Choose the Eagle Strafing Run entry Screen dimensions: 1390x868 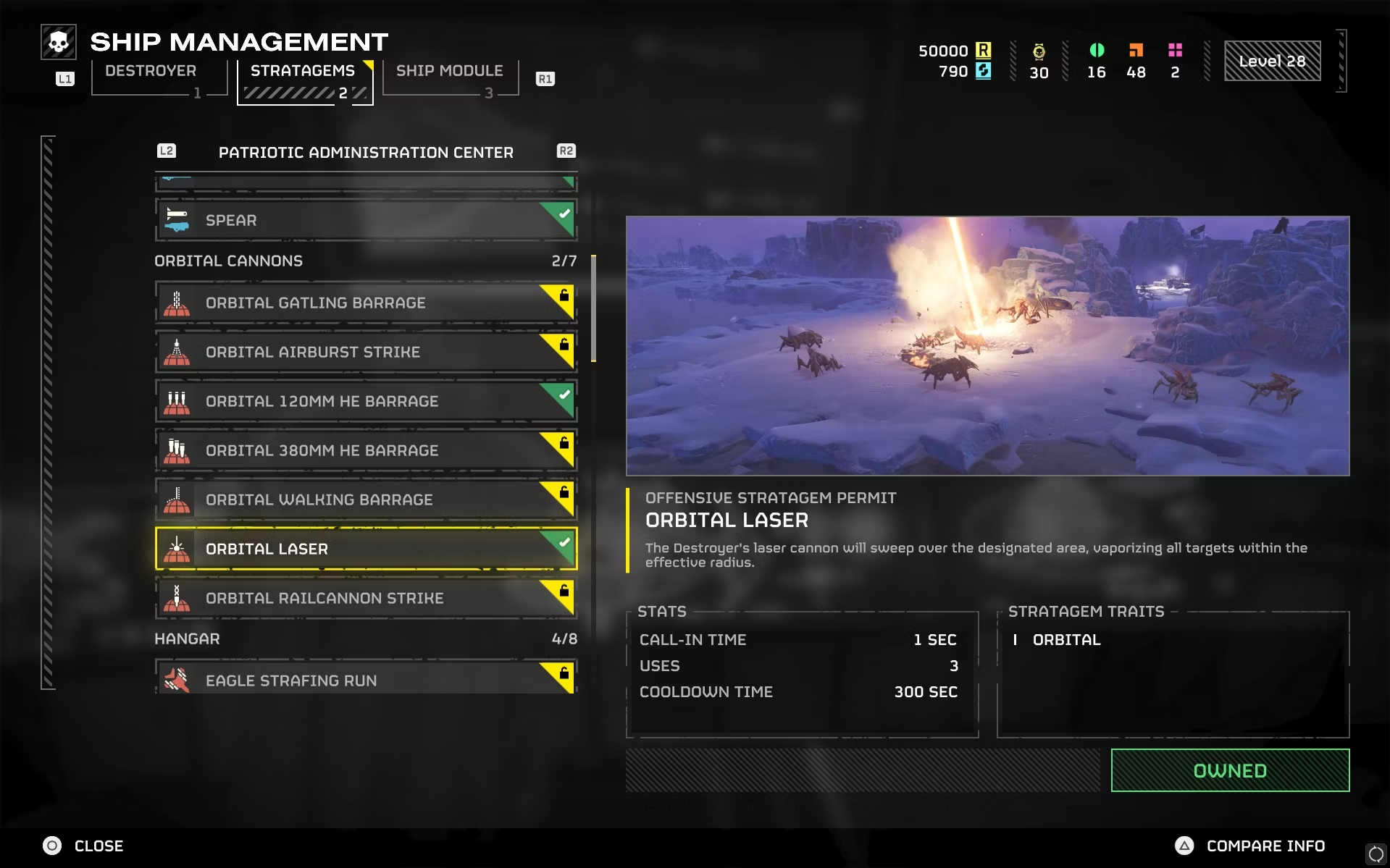pyautogui.click(x=365, y=679)
